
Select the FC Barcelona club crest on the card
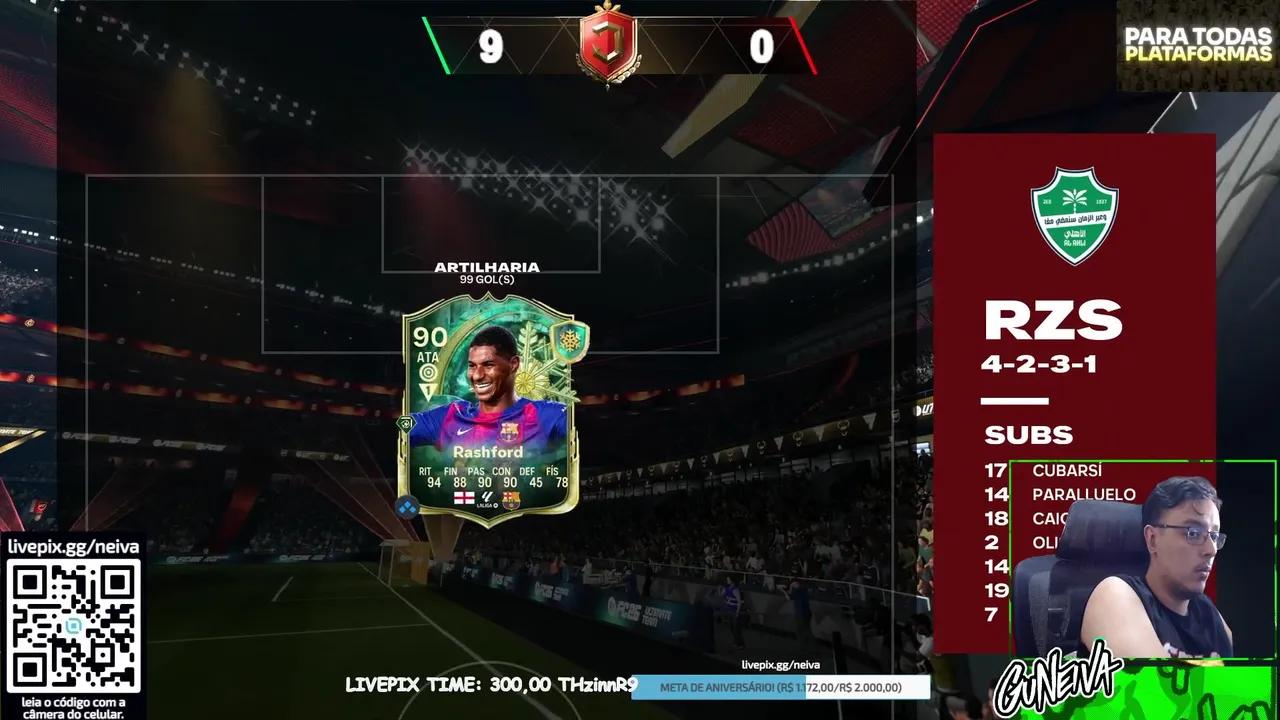511,500
